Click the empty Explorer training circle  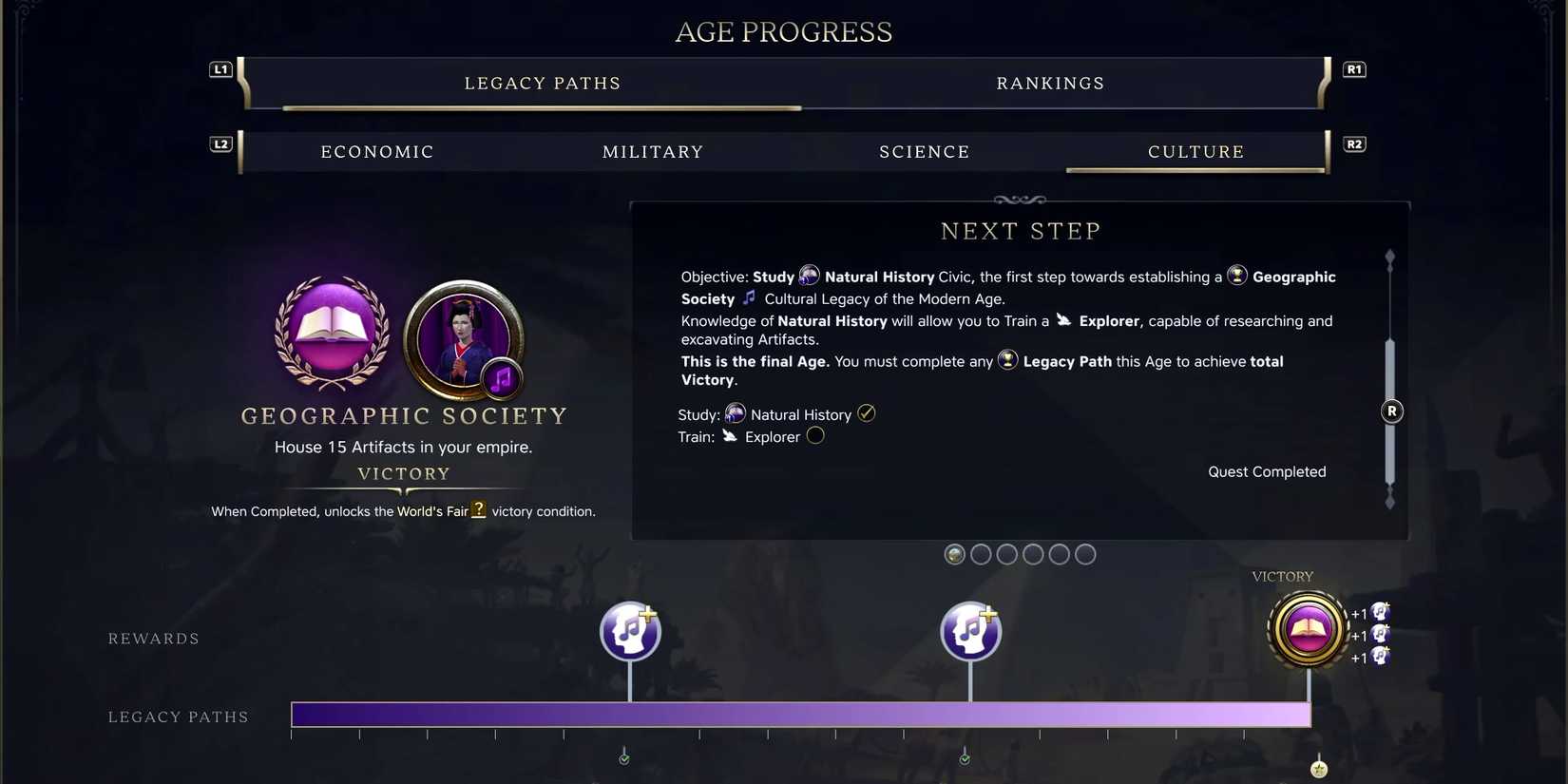(815, 435)
